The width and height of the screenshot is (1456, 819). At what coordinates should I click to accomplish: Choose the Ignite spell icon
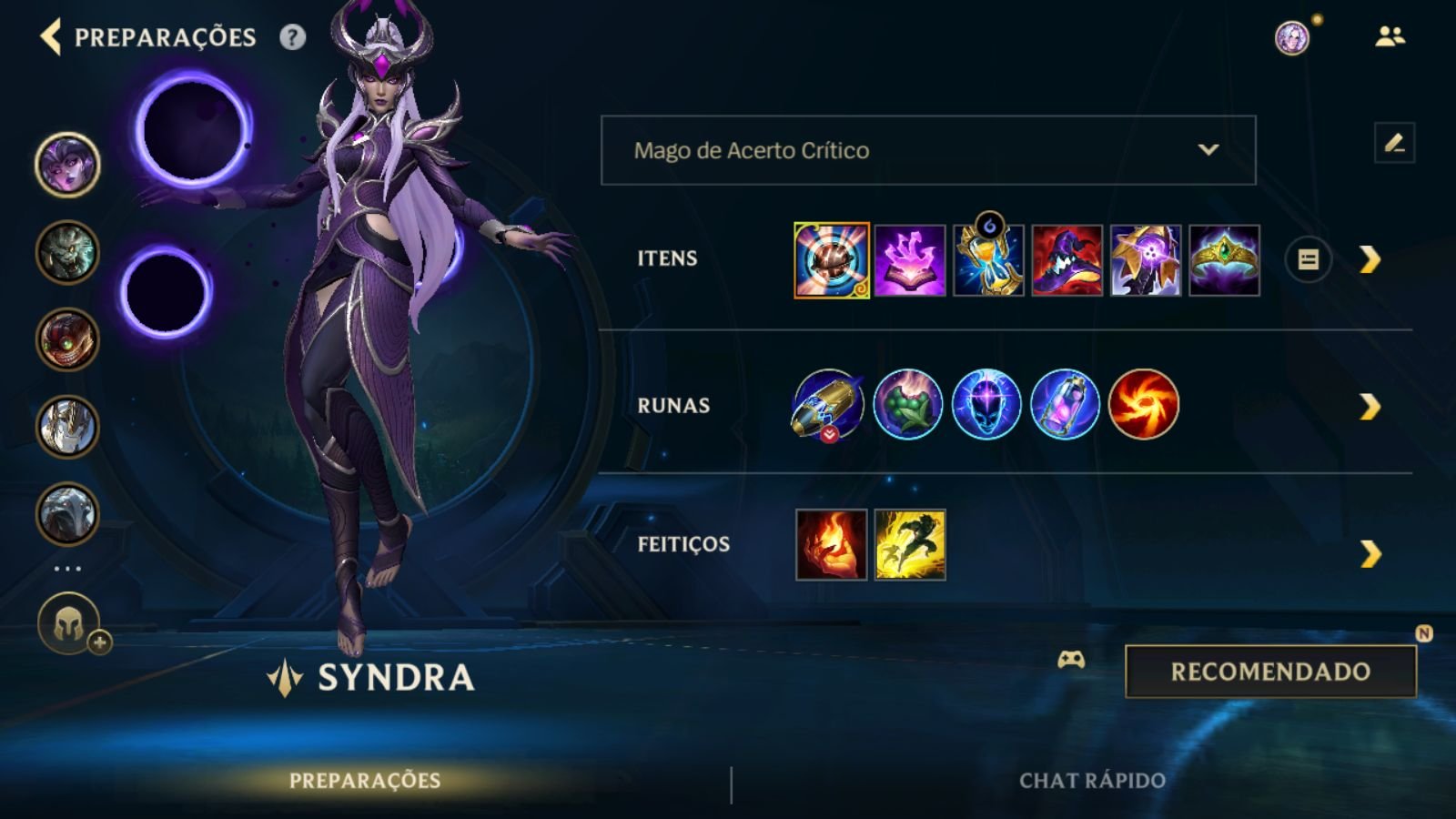point(831,544)
